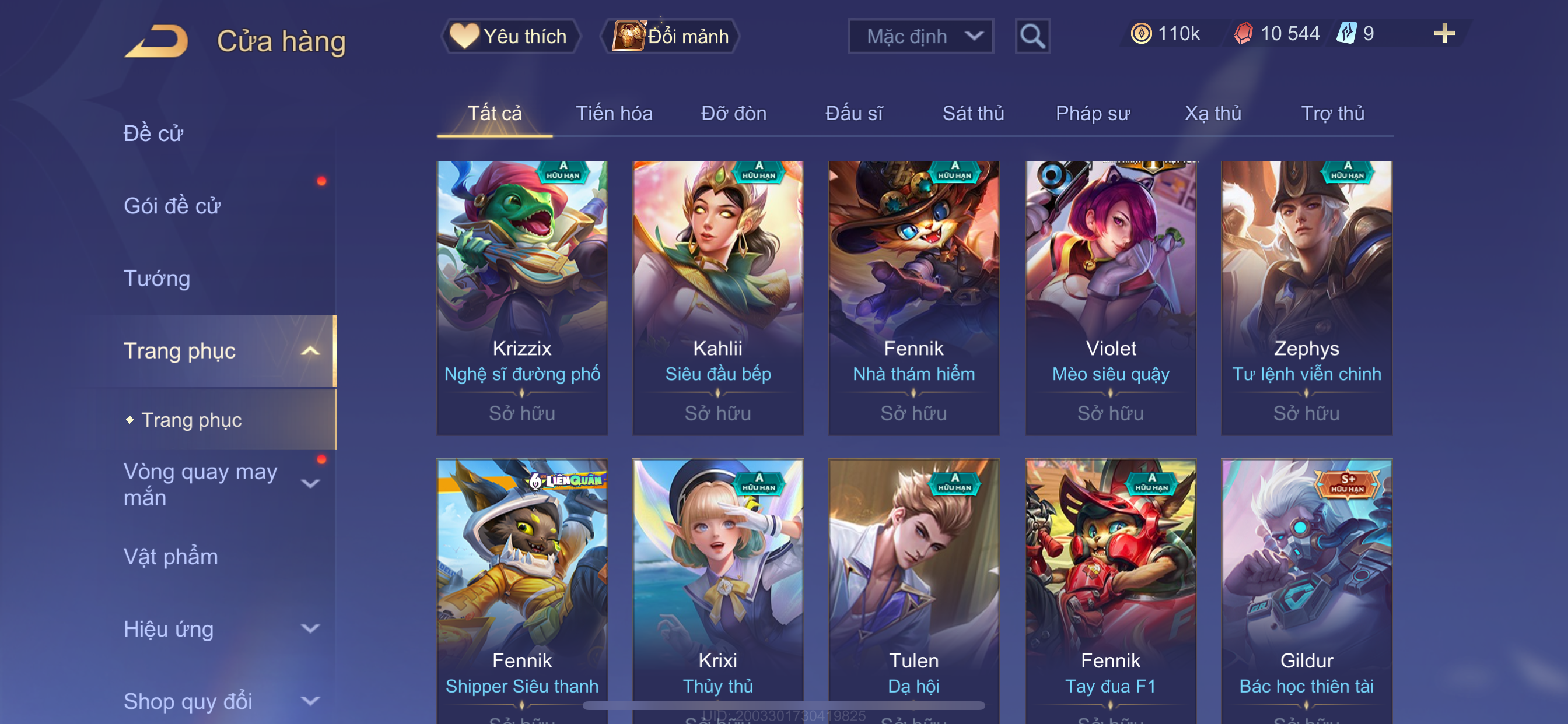Open the Mặc định sort dropdown
1568x724 pixels.
920,37
